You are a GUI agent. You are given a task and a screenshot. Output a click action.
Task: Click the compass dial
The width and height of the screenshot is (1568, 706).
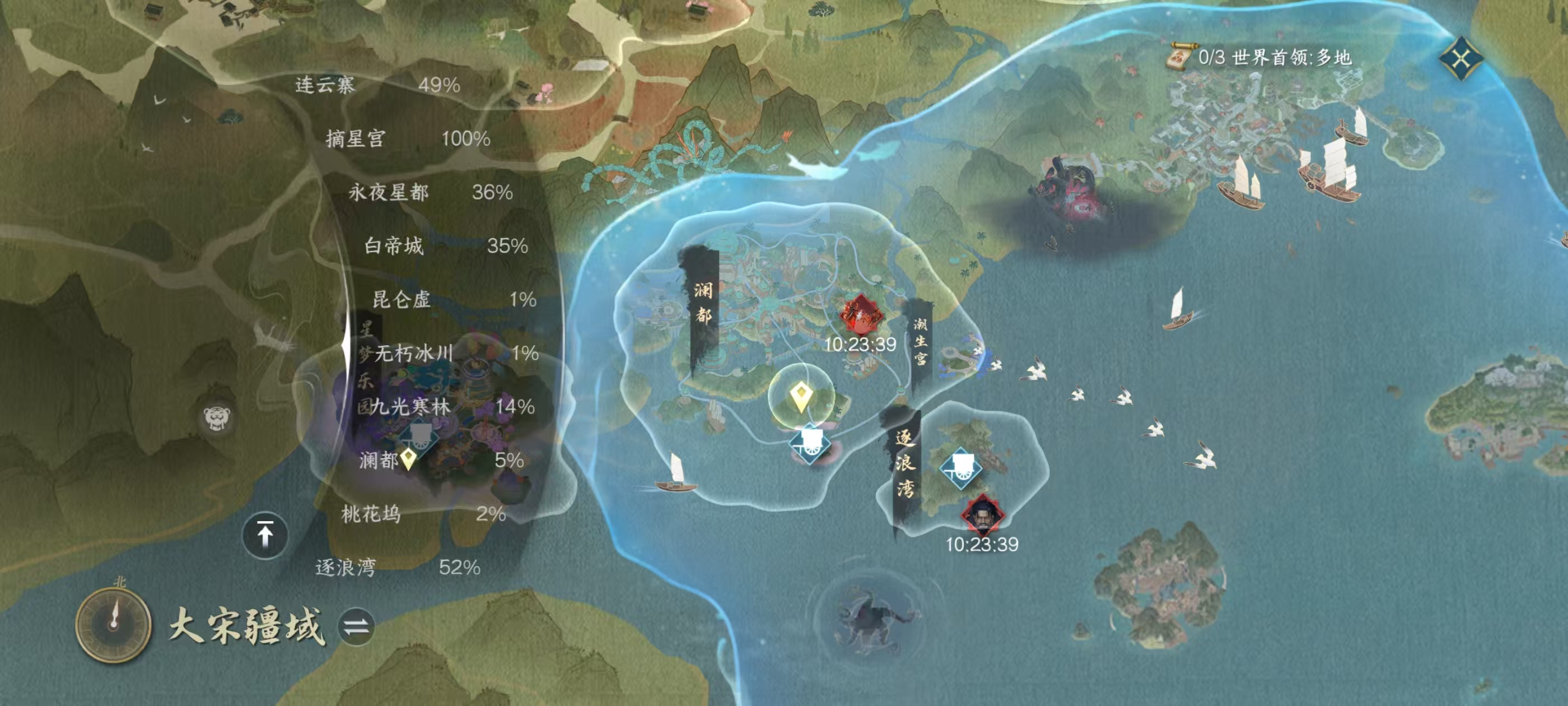click(x=113, y=624)
